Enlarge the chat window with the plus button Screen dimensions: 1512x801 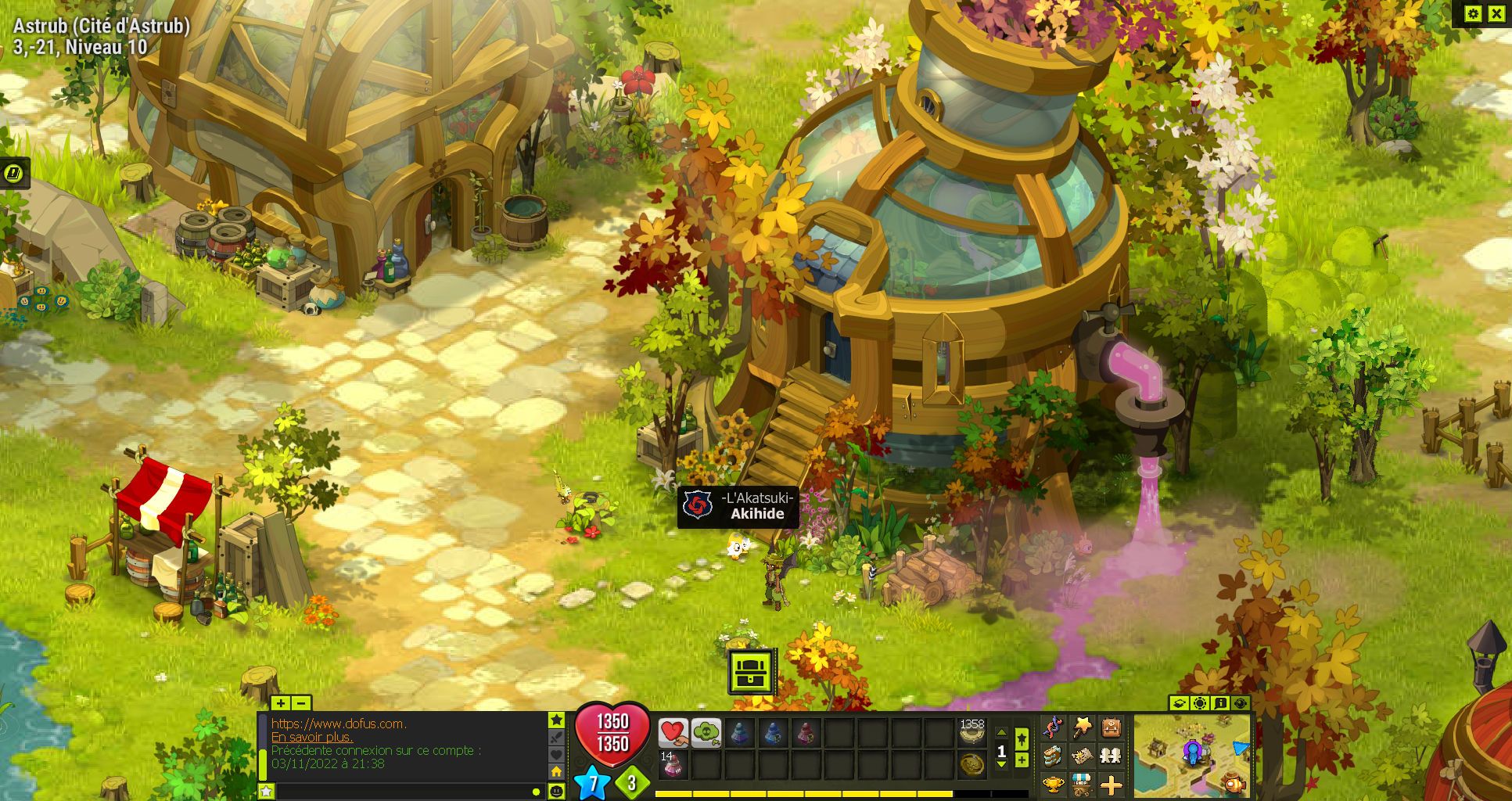[x=281, y=703]
